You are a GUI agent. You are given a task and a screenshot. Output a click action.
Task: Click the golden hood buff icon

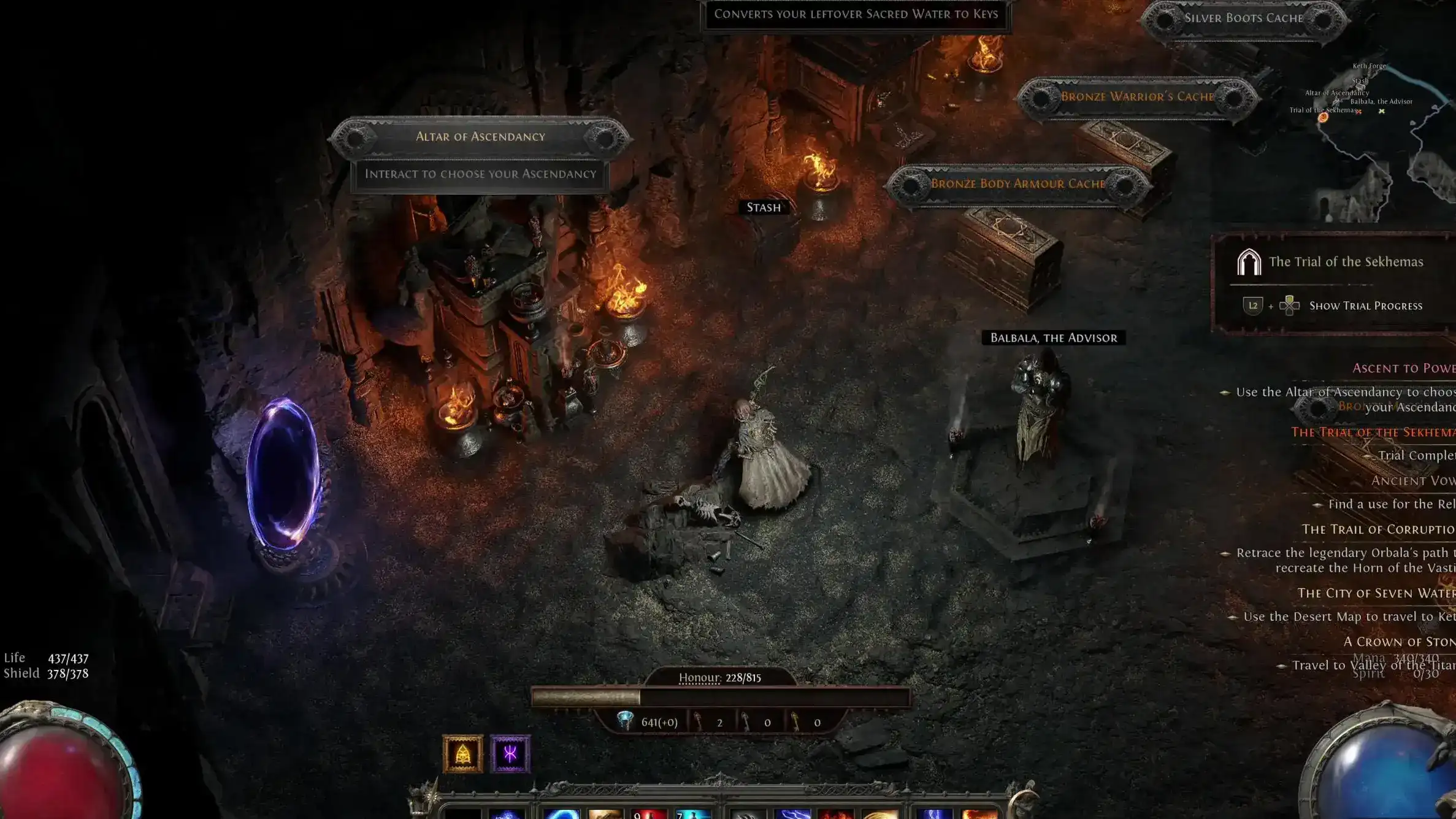click(462, 753)
